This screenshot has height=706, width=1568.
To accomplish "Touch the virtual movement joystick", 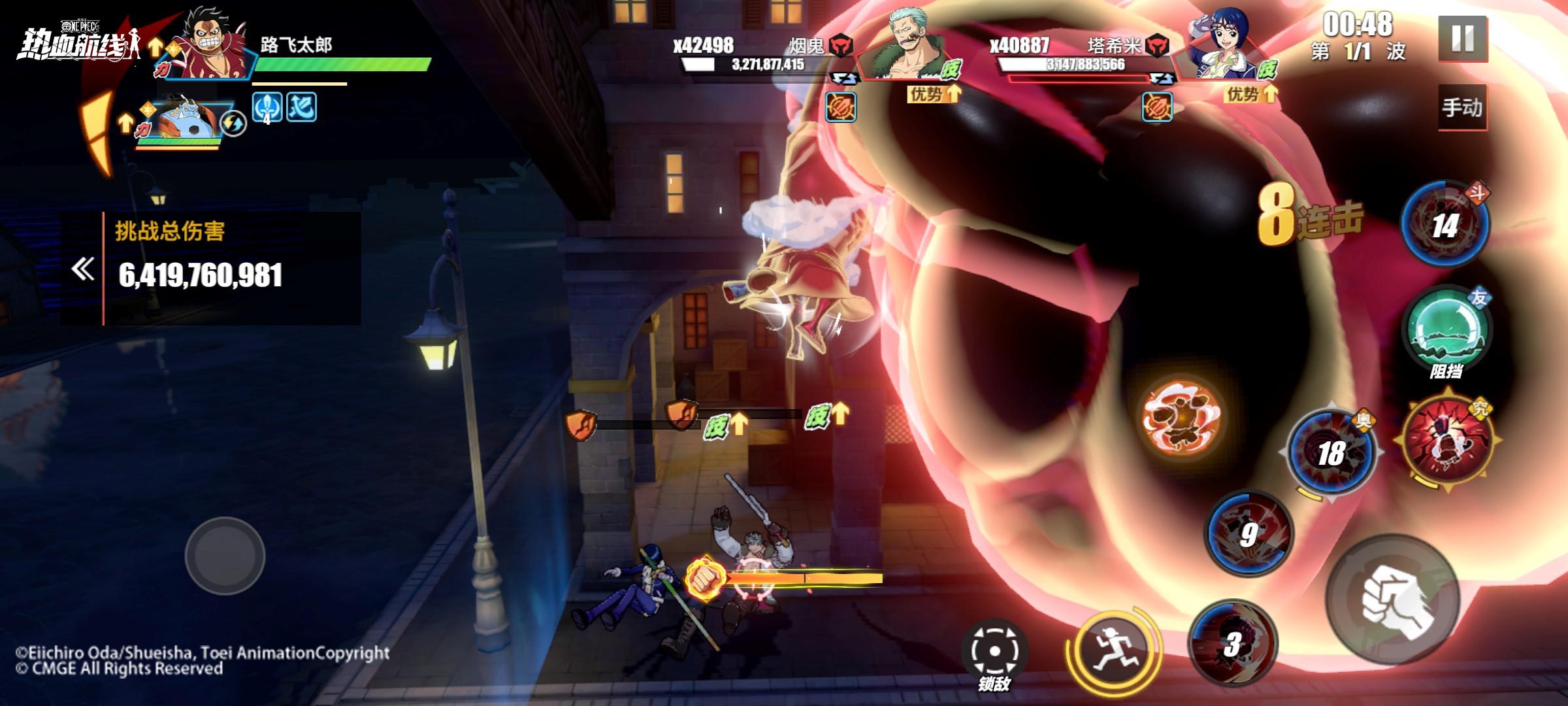I will click(x=225, y=556).
